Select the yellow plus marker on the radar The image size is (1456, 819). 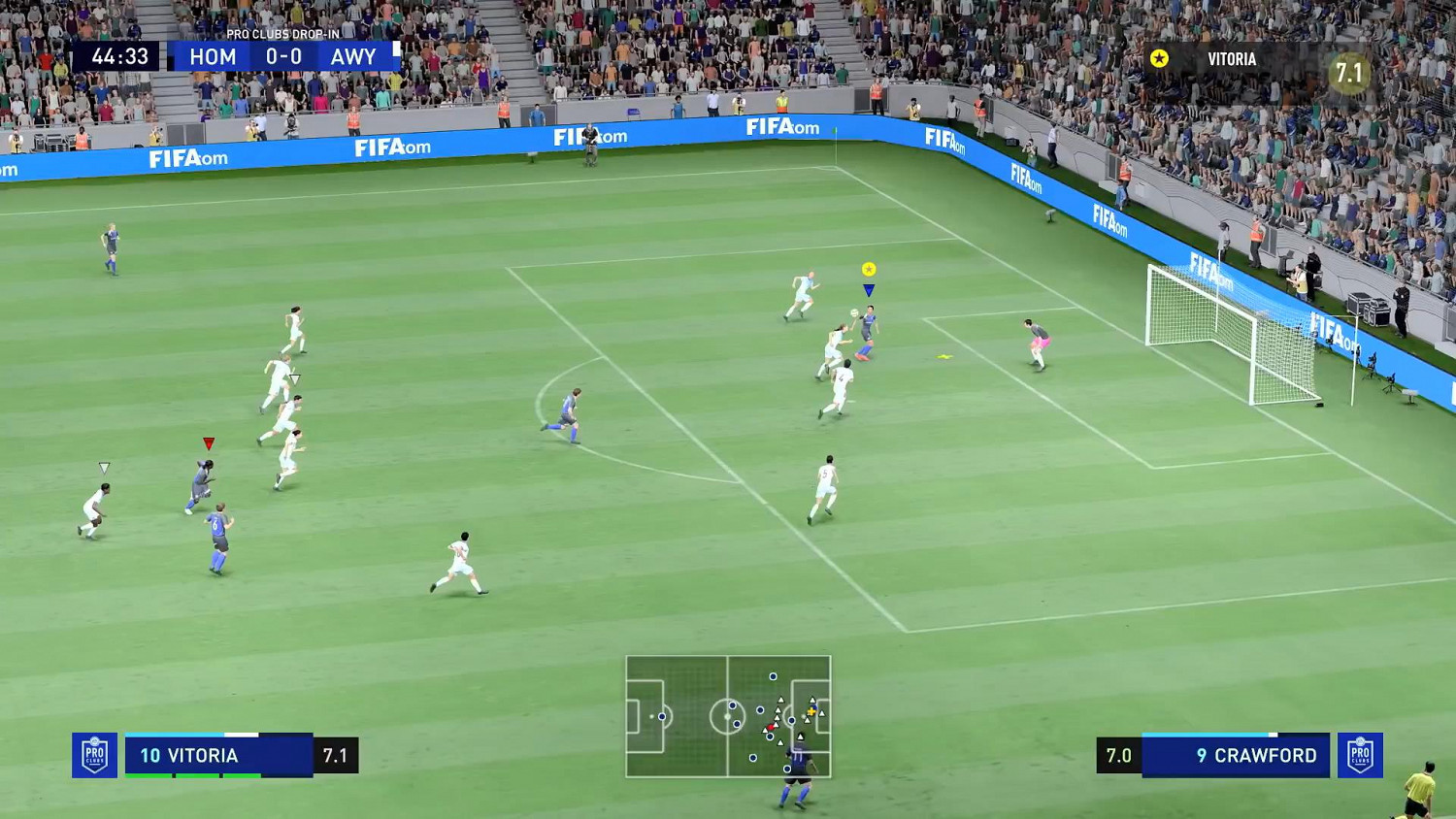pos(811,712)
